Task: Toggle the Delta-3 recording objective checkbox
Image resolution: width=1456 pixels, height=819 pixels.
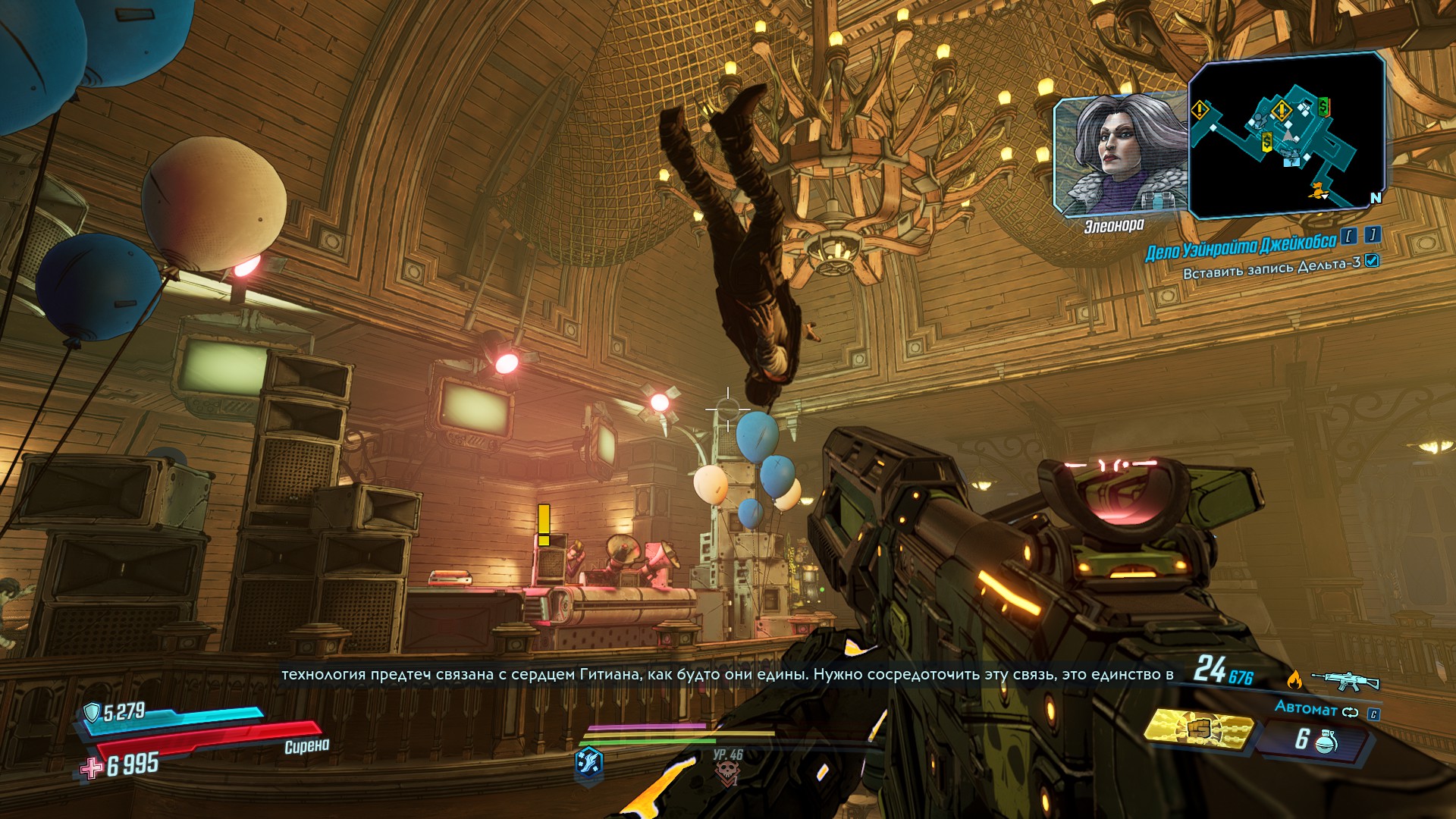Action: 1371,261
